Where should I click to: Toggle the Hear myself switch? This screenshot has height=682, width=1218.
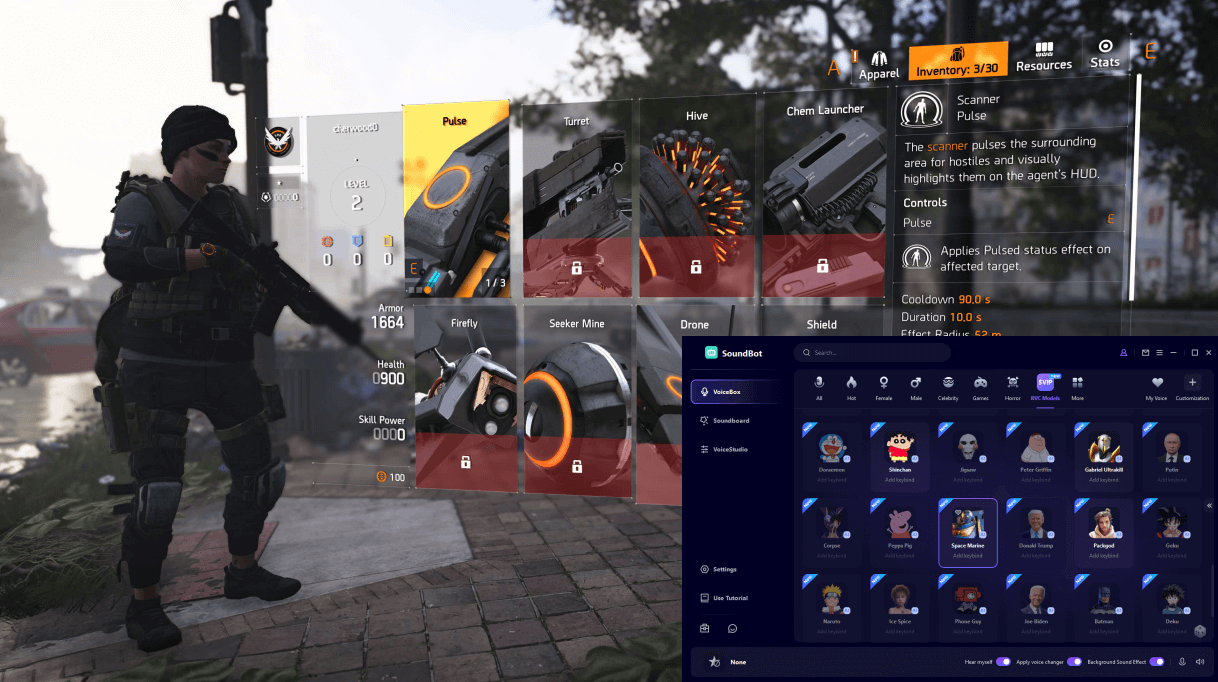tap(1003, 662)
